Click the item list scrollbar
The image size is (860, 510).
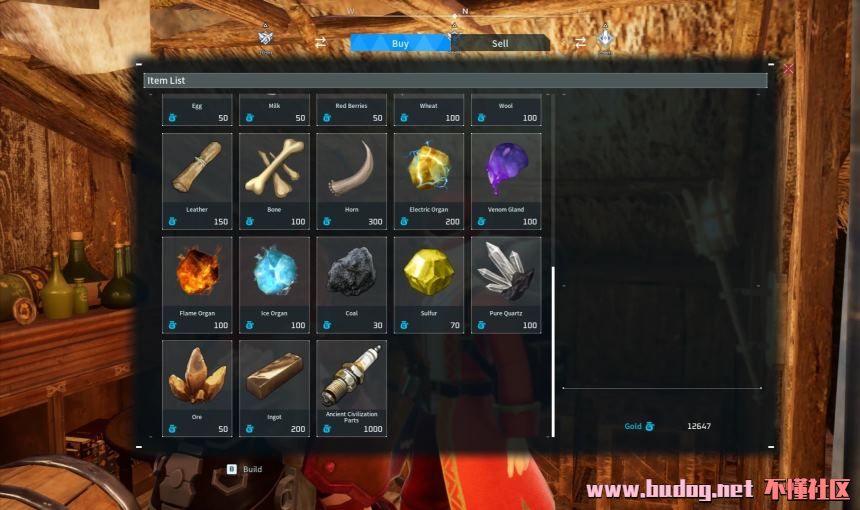(553, 350)
